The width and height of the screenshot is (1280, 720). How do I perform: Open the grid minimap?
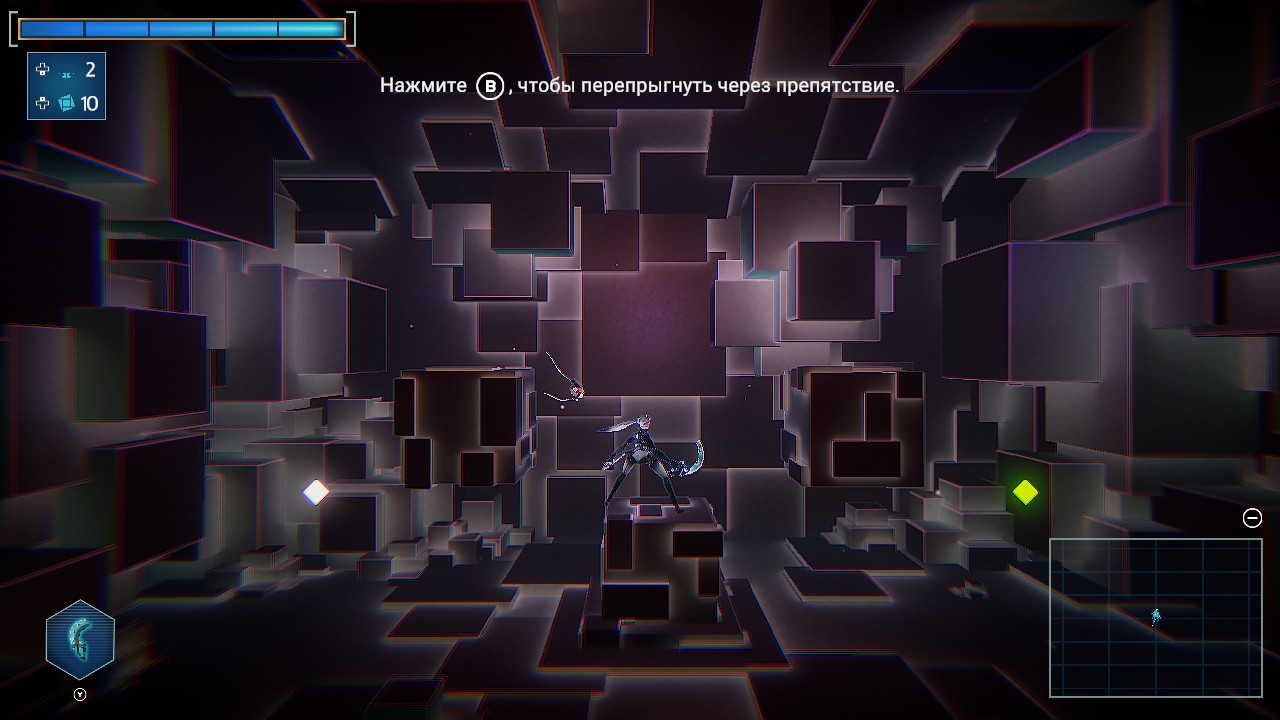[1155, 617]
